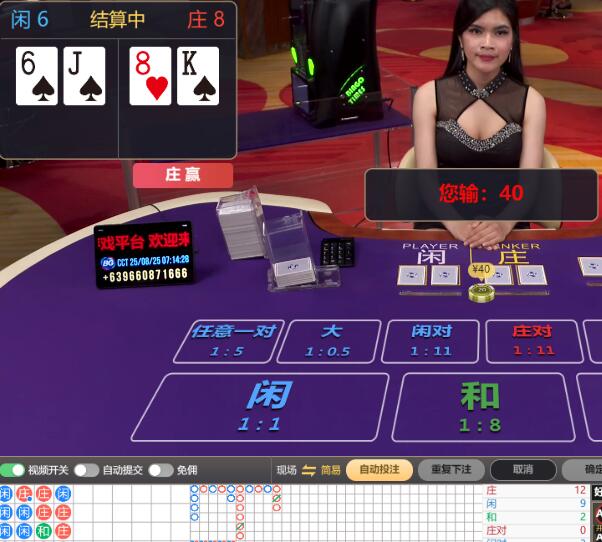Image resolution: width=602 pixels, height=542 pixels.
Task: Cancel the bet with 取消
Action: click(522, 470)
